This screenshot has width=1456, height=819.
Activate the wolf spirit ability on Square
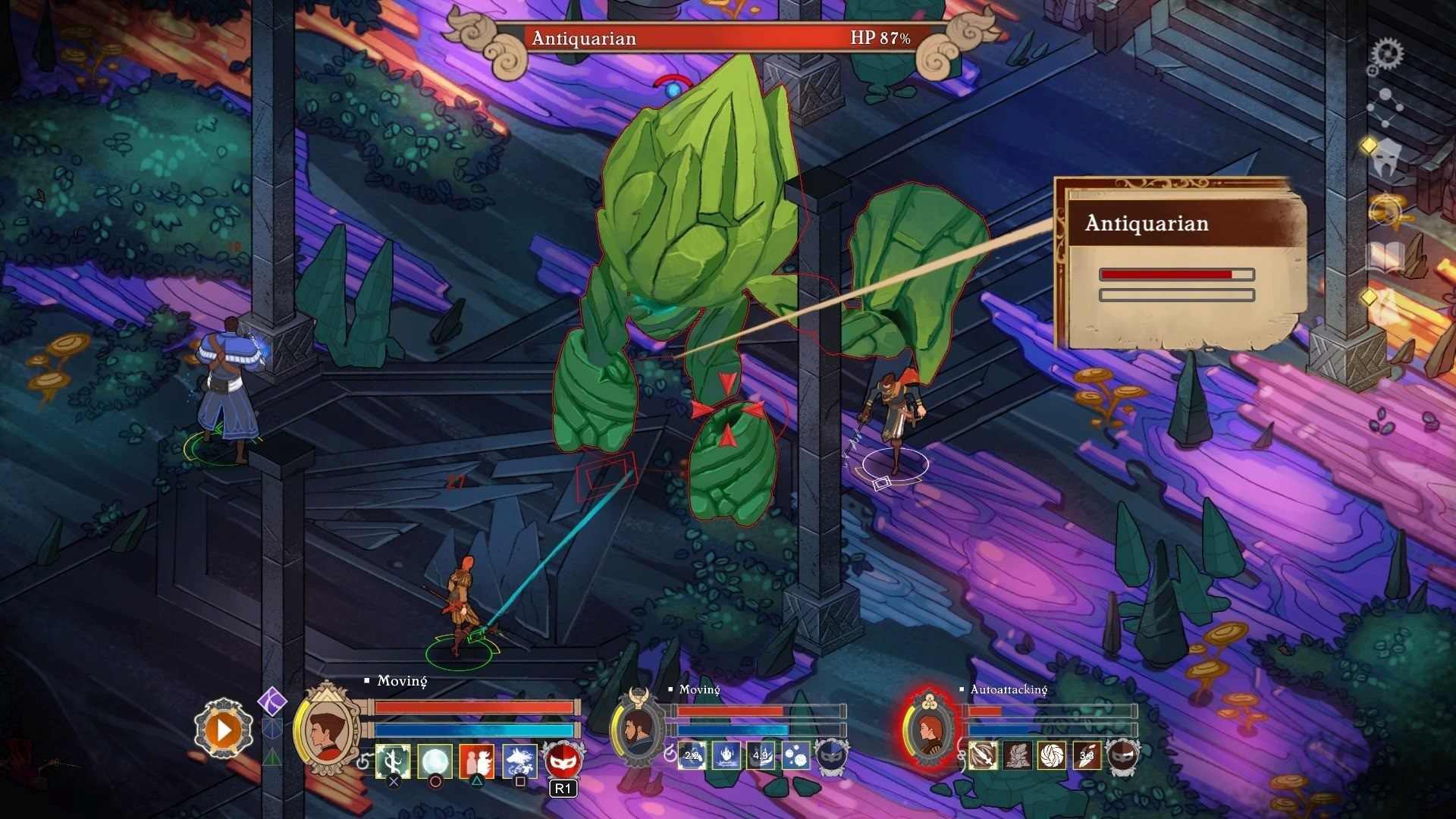point(519,761)
